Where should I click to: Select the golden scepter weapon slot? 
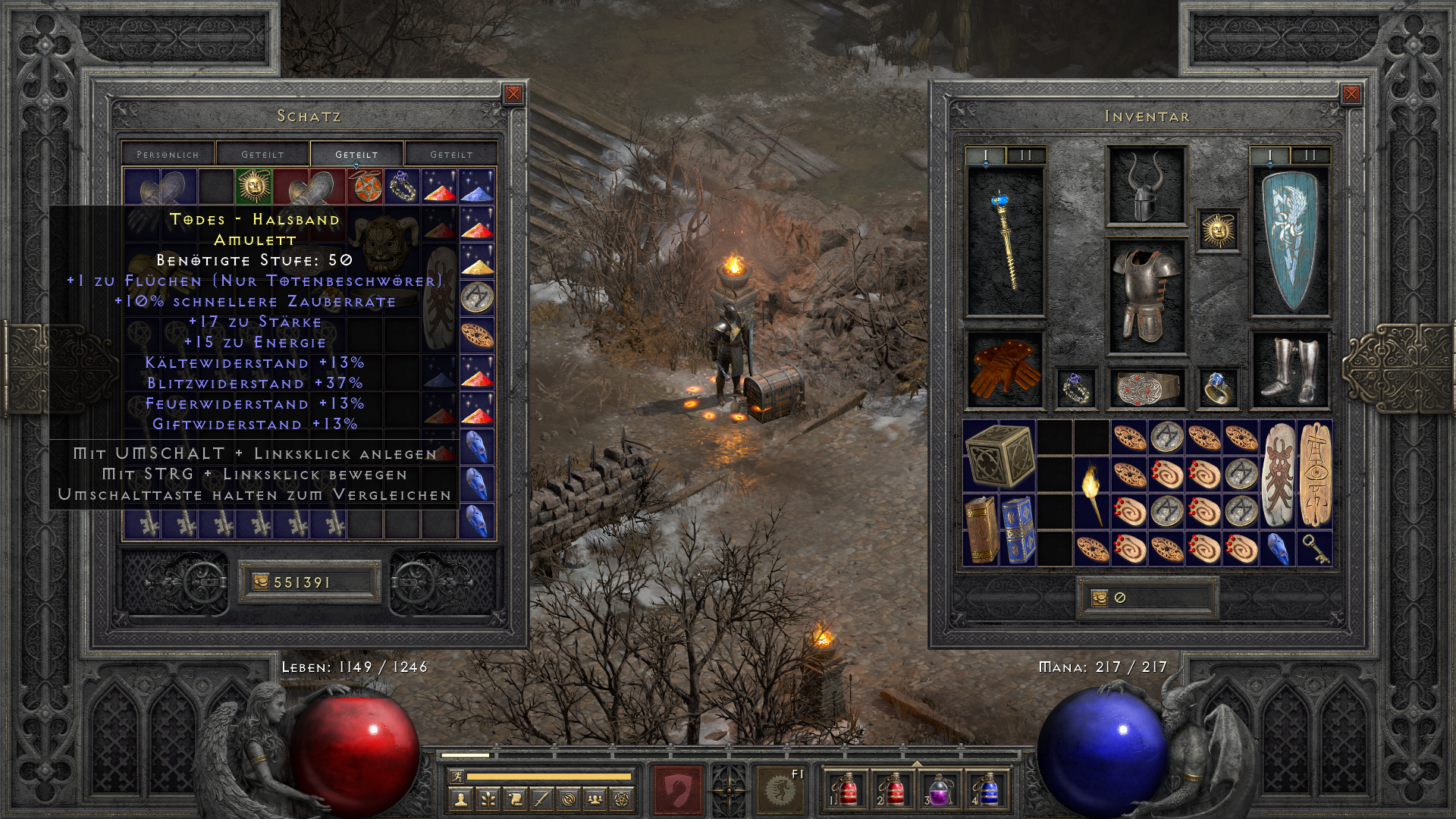click(1006, 241)
